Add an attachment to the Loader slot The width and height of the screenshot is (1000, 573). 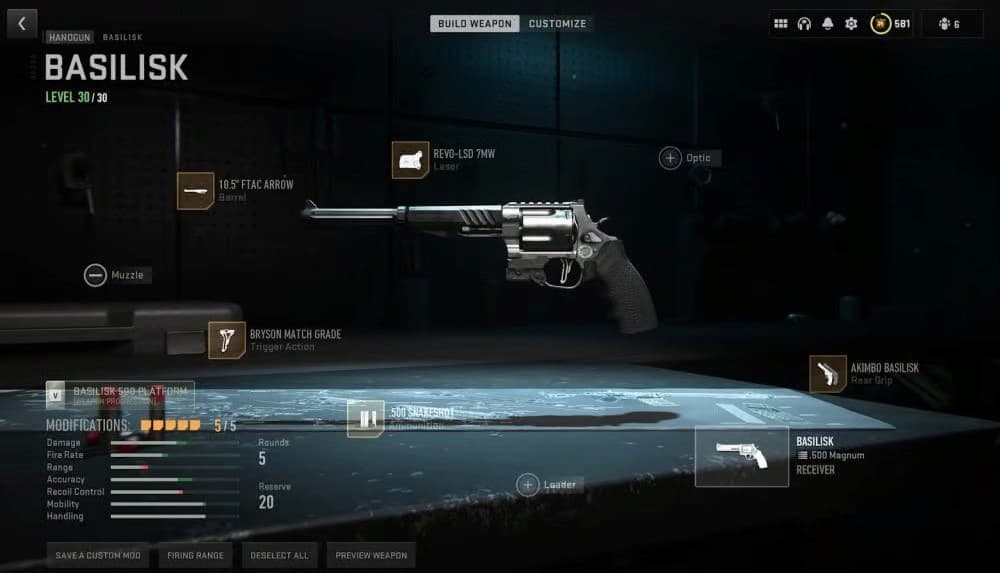tap(528, 485)
